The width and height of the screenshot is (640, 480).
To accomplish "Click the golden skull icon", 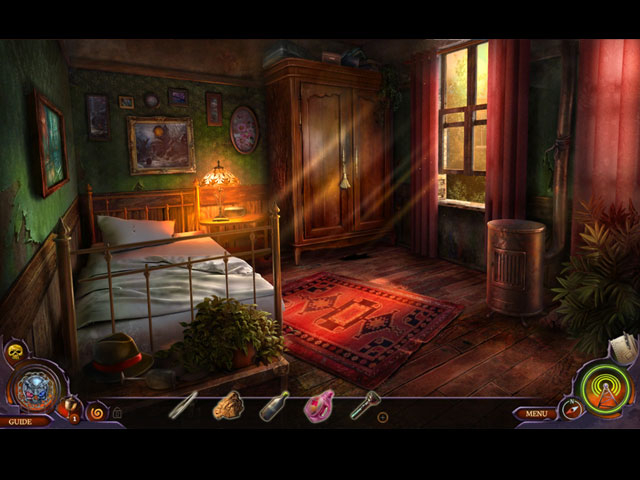I will click(x=15, y=351).
